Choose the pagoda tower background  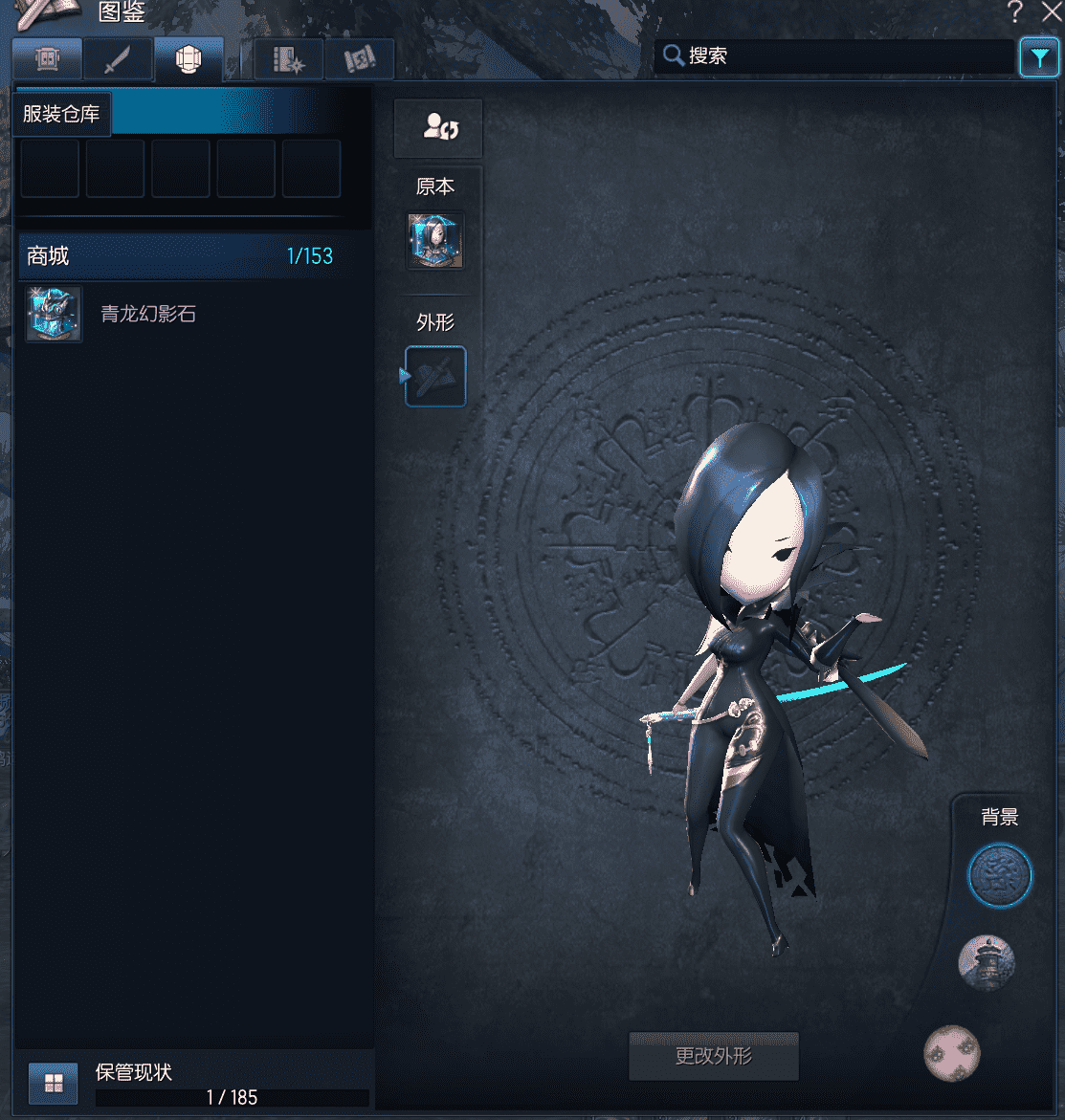(986, 962)
